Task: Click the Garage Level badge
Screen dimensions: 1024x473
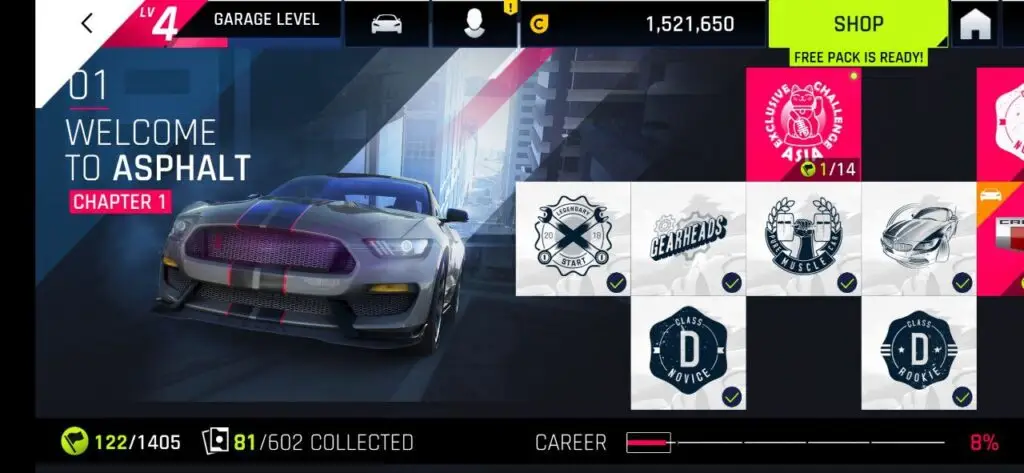Action: tap(240, 20)
